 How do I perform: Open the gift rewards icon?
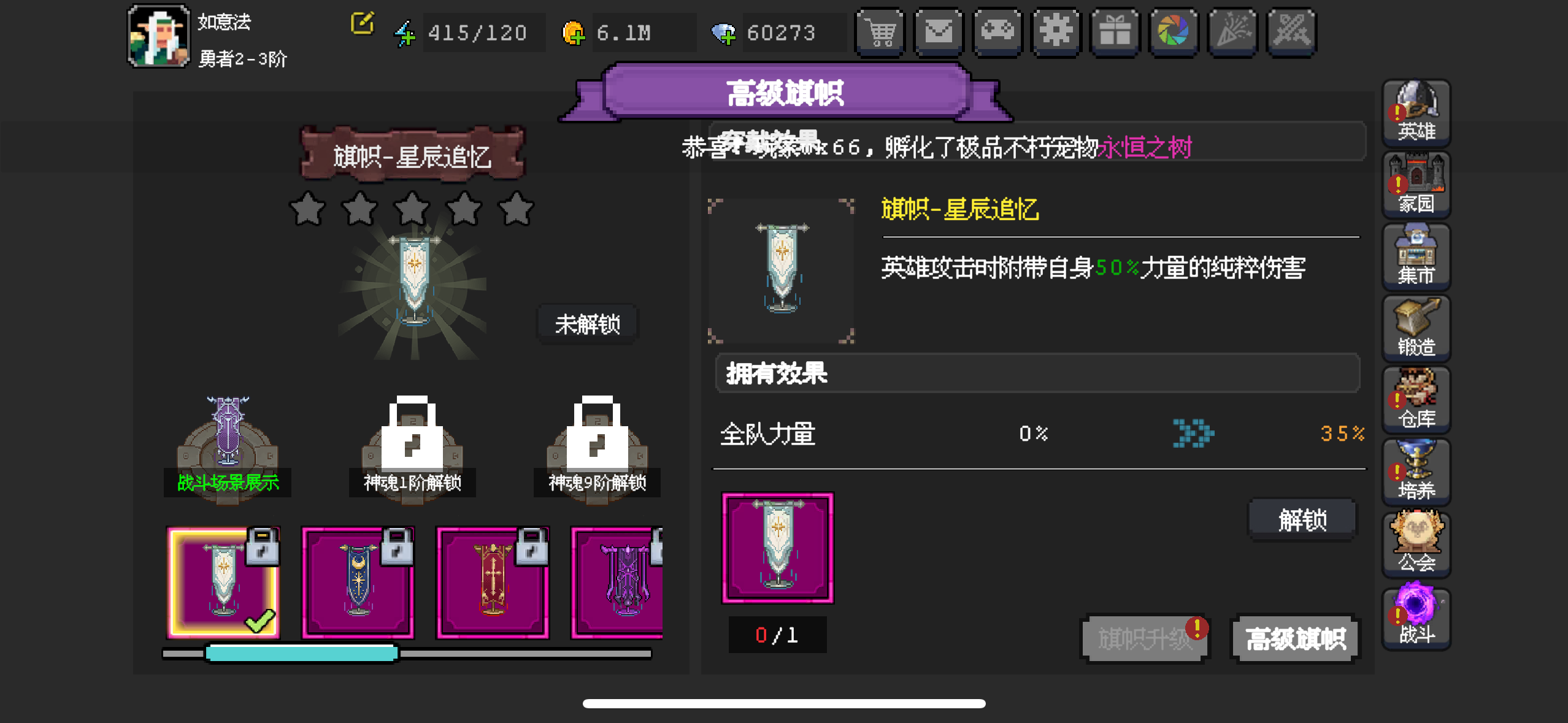coord(1115,32)
